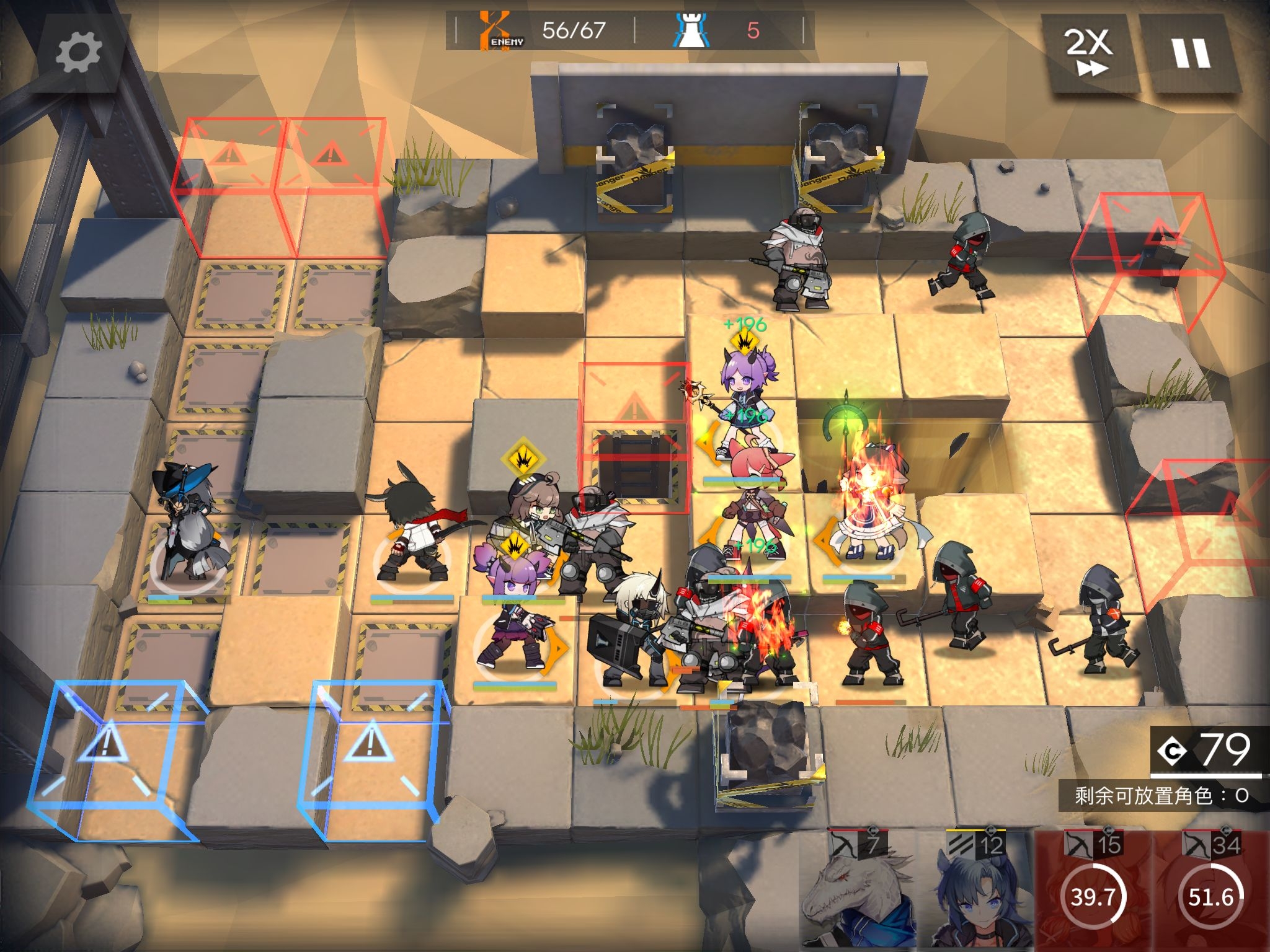Viewport: 1270px width, 952px height.
Task: Select the blue-haired operator card costing 12
Action: point(978,892)
